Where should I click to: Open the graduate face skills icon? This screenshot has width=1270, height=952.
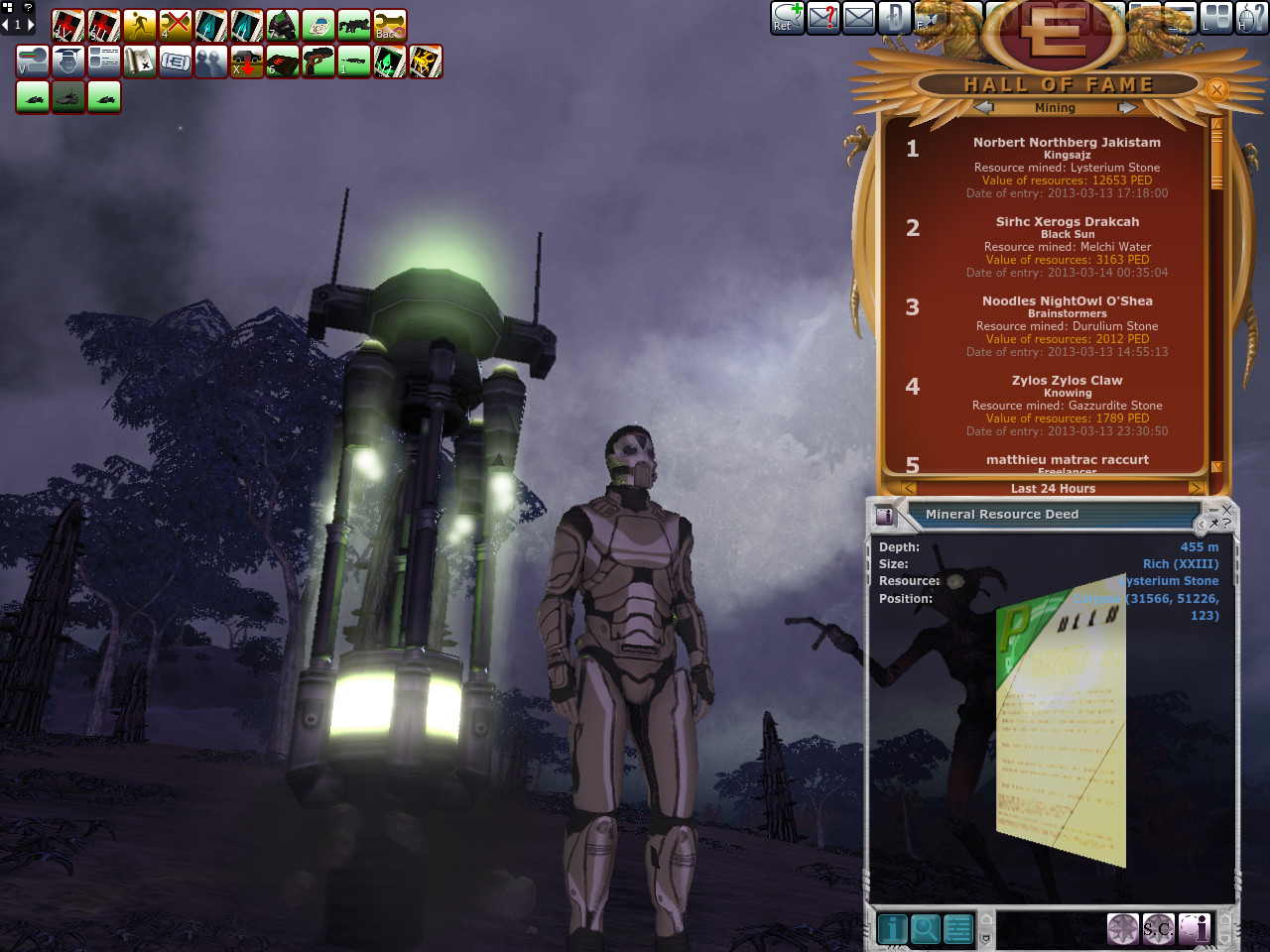coord(68,61)
